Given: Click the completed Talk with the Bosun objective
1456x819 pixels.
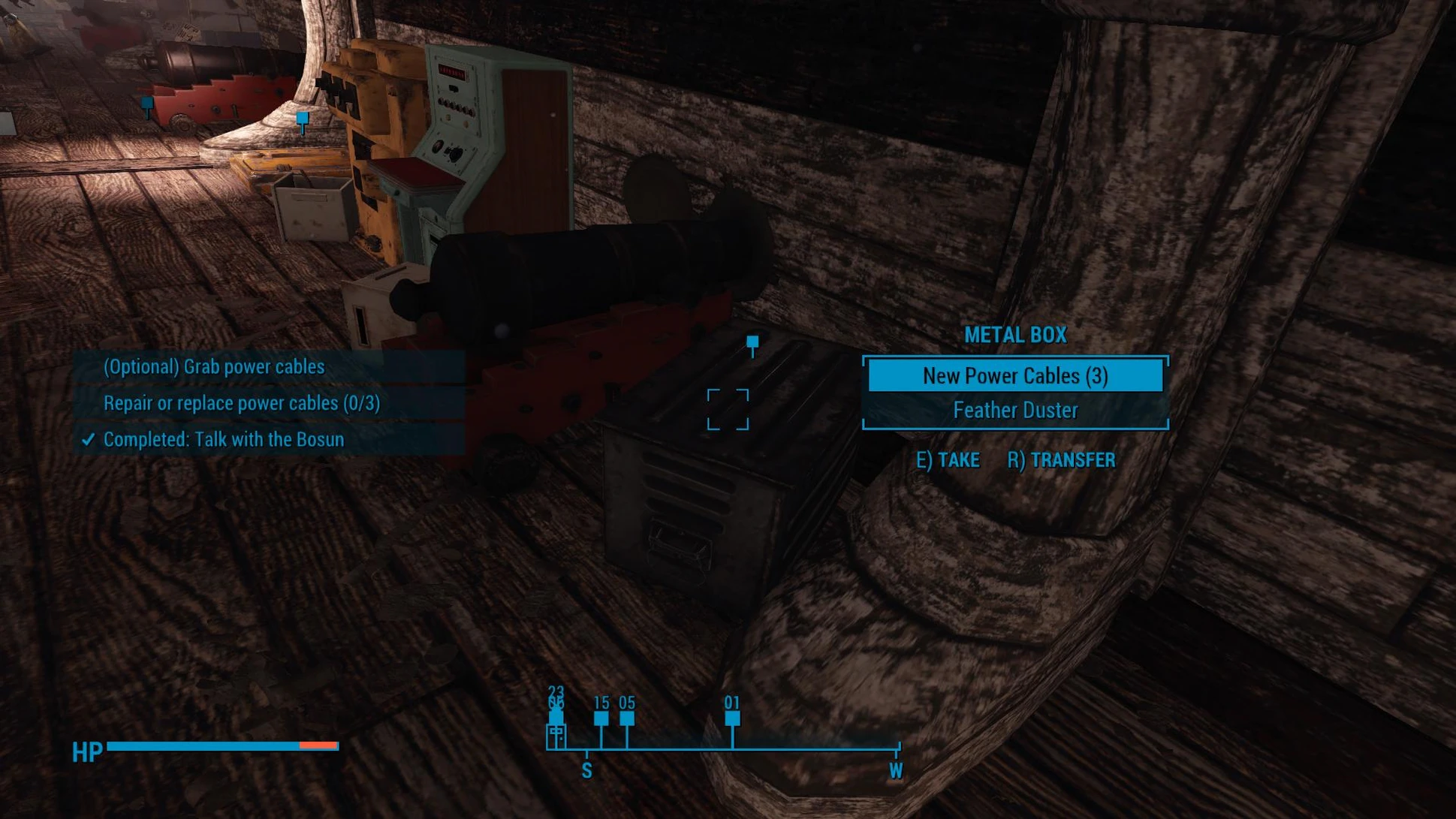Looking at the screenshot, I should tap(223, 439).
